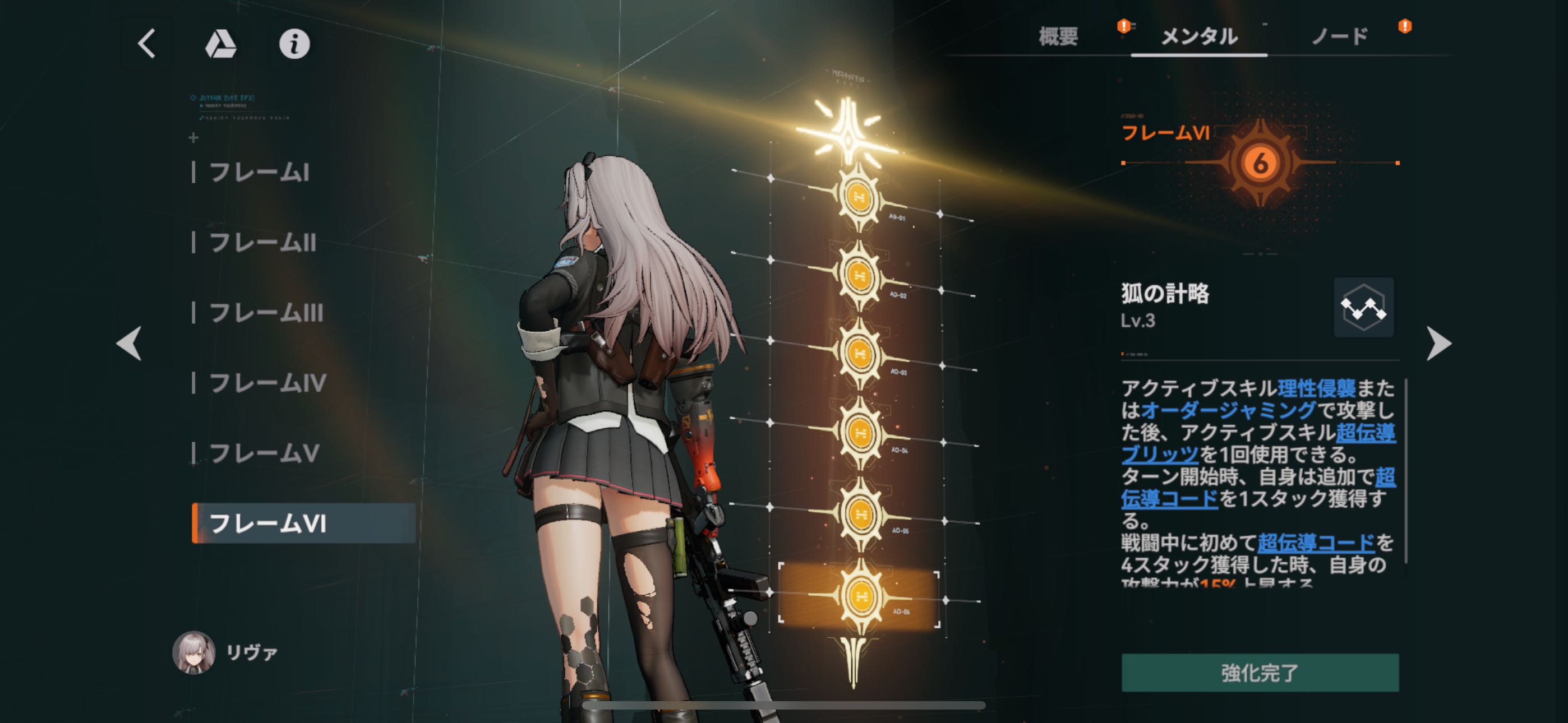Show the info panel icon
The image size is (1568, 723).
(x=294, y=44)
